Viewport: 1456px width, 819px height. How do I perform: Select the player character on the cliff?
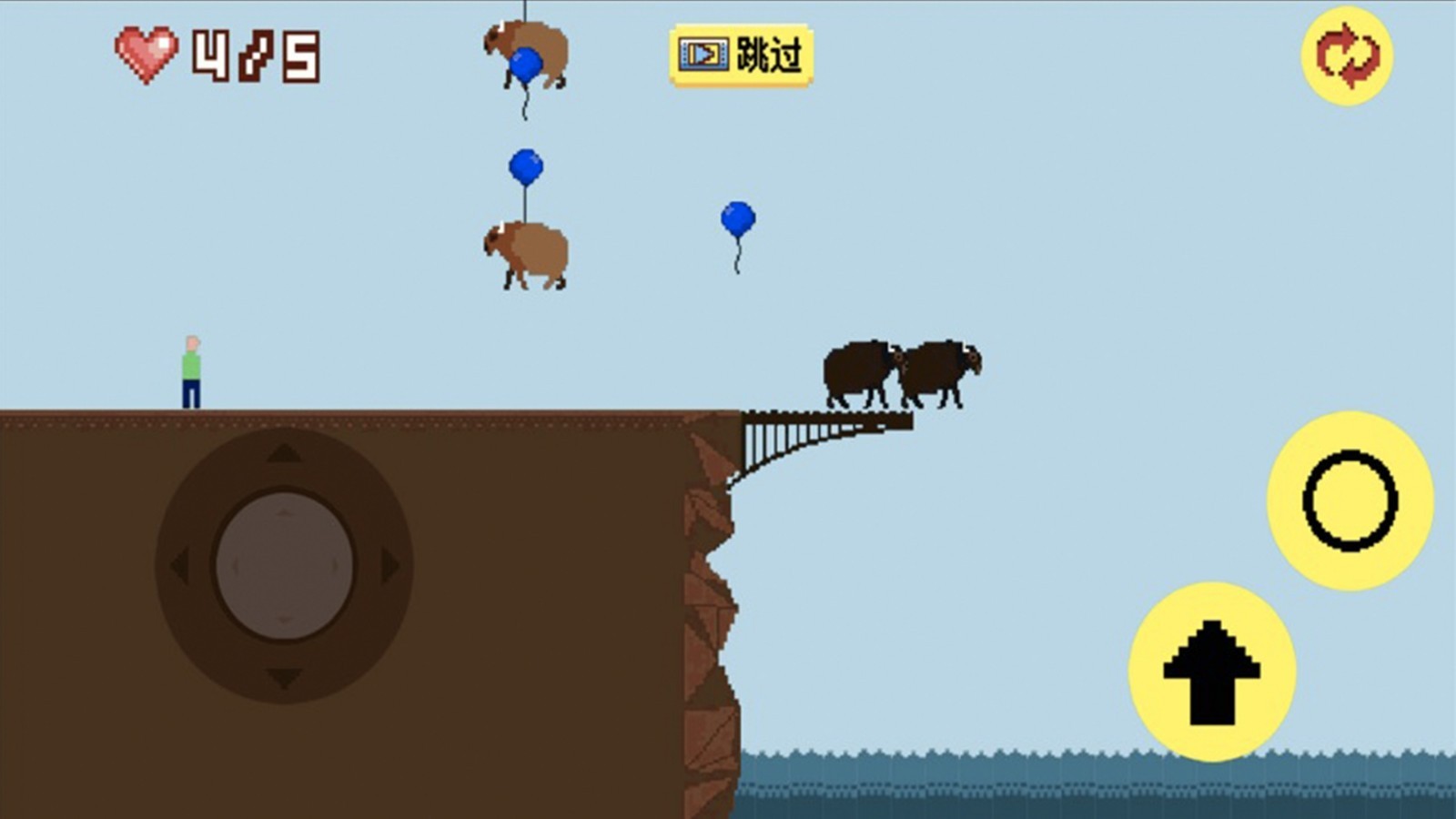point(191,369)
